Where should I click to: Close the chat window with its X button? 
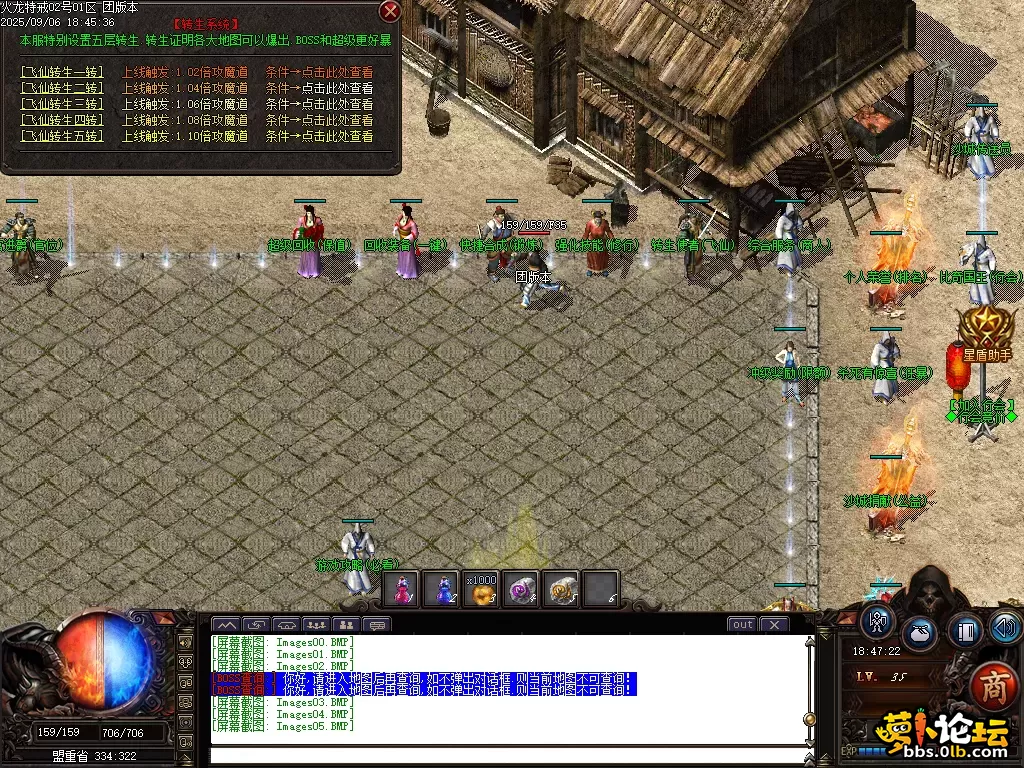(774, 624)
